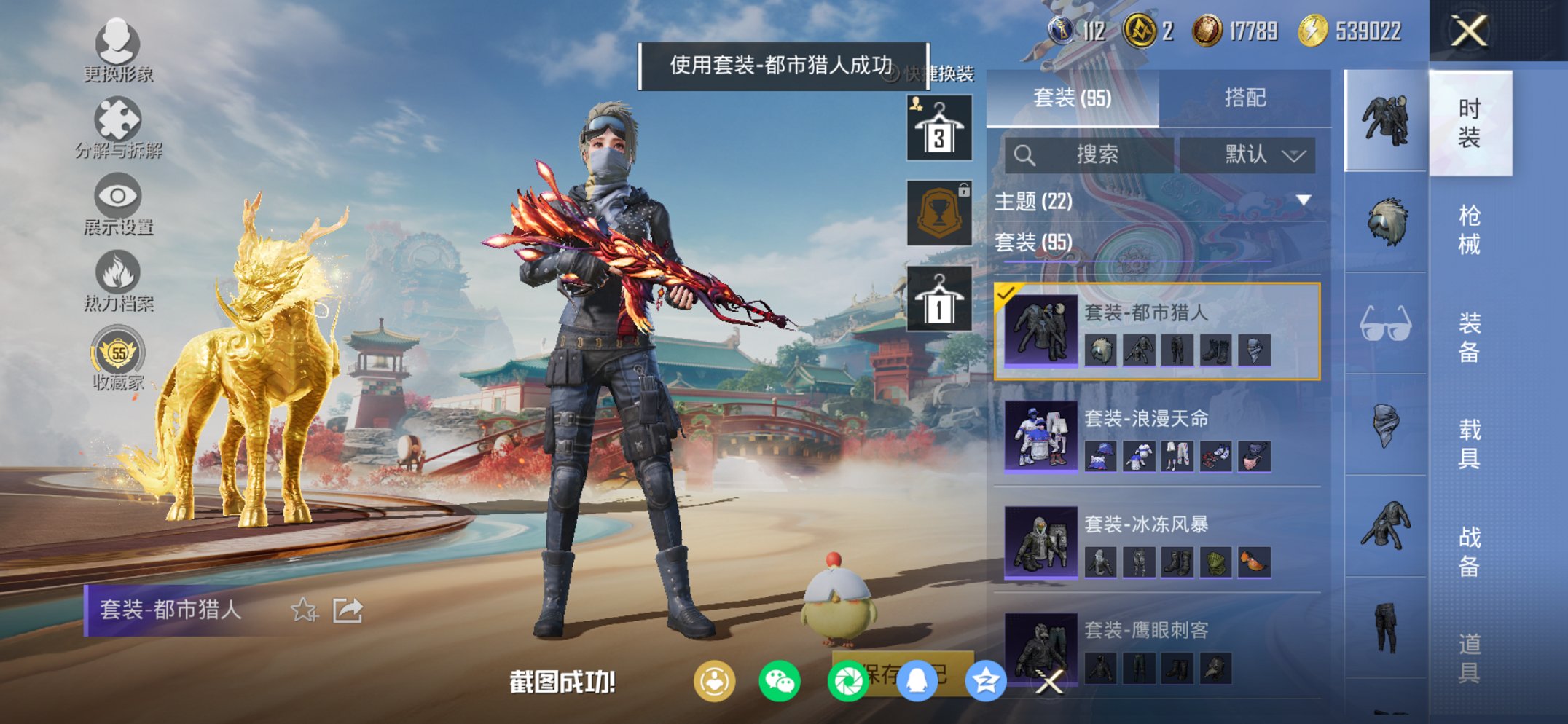Select the 分解与拆解 puzzle icon

pyautogui.click(x=119, y=119)
